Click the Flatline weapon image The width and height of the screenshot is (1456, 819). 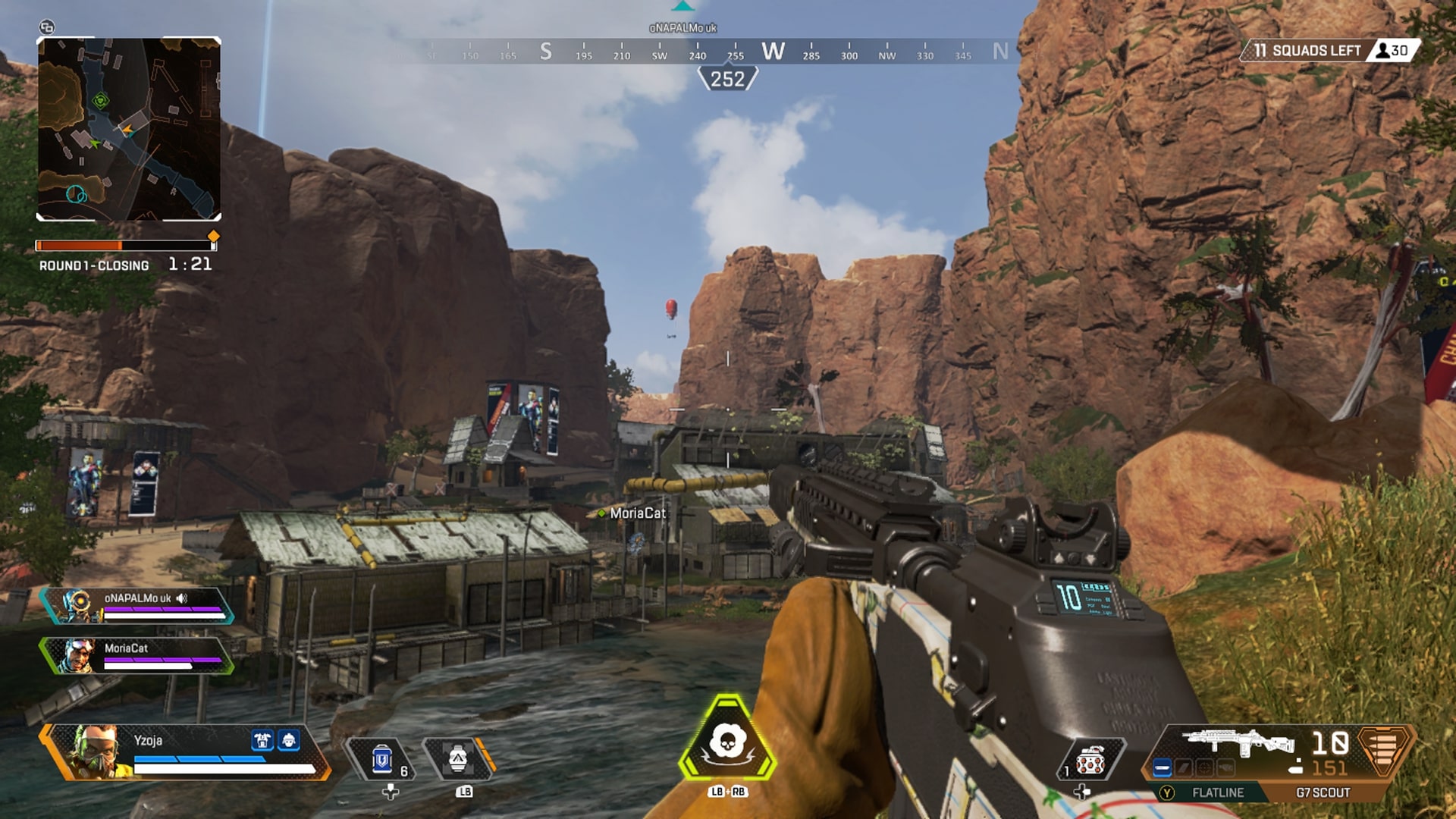(1238, 743)
